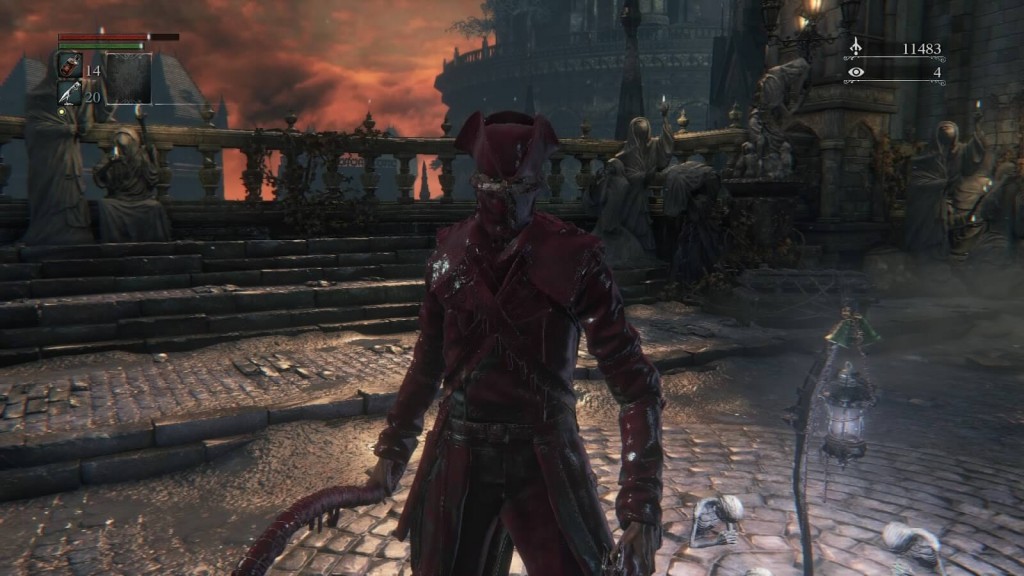The height and width of the screenshot is (576, 1024).
Task: Click the Blood Echoes rune icon
Action: point(855,47)
